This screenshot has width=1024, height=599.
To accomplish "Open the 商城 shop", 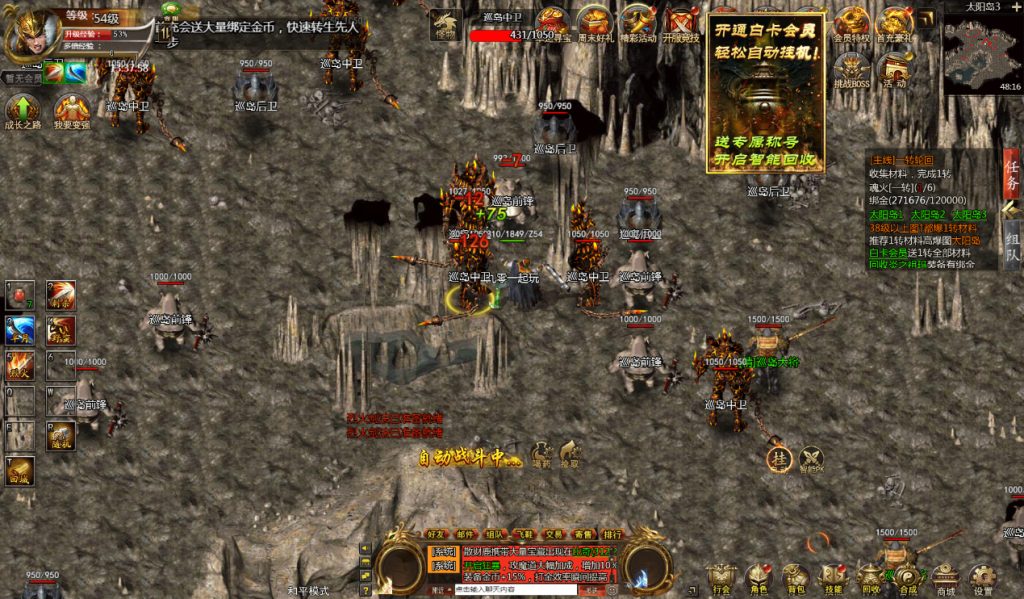I will click(944, 577).
